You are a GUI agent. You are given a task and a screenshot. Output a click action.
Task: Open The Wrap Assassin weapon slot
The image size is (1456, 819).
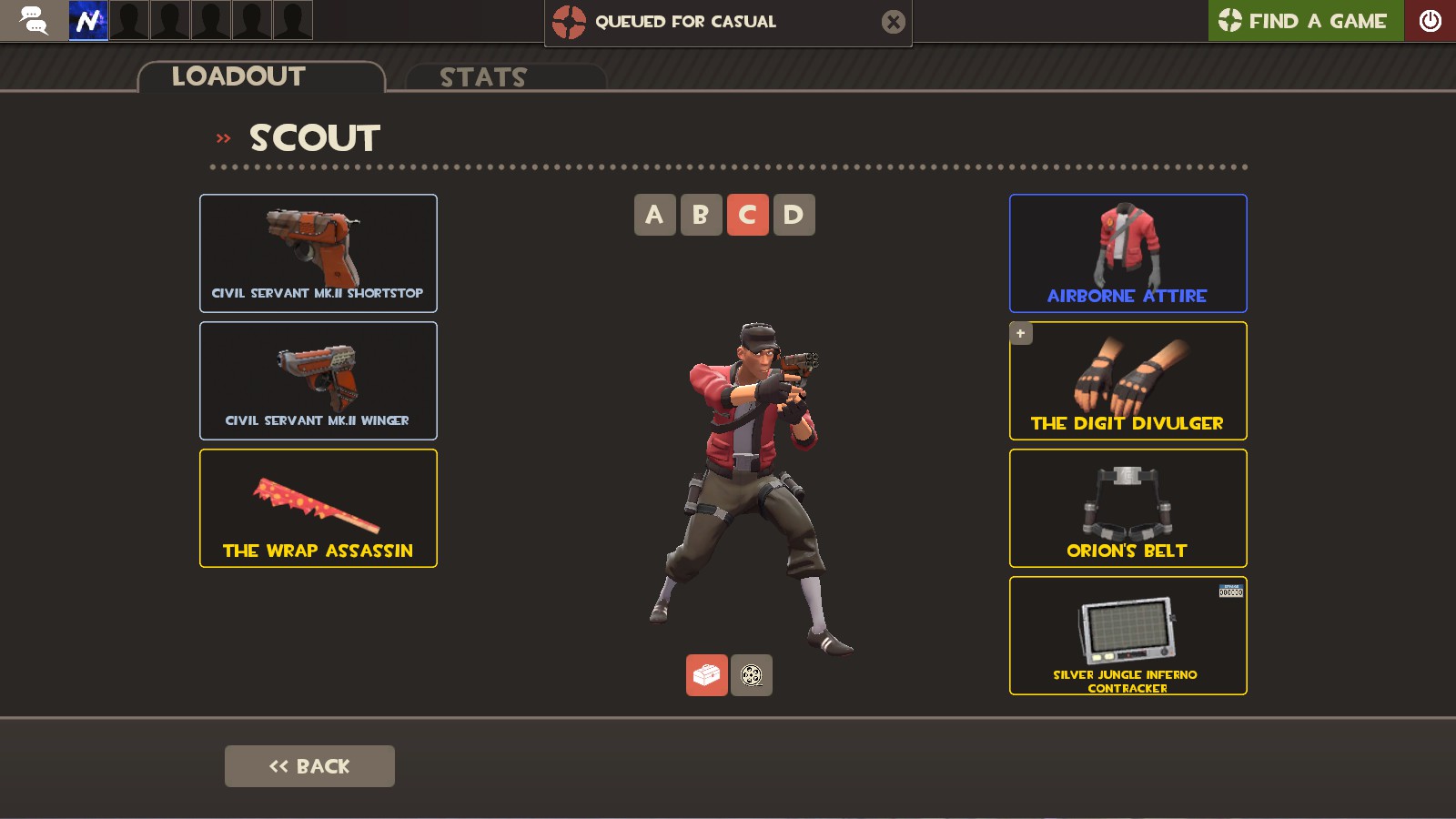(318, 508)
